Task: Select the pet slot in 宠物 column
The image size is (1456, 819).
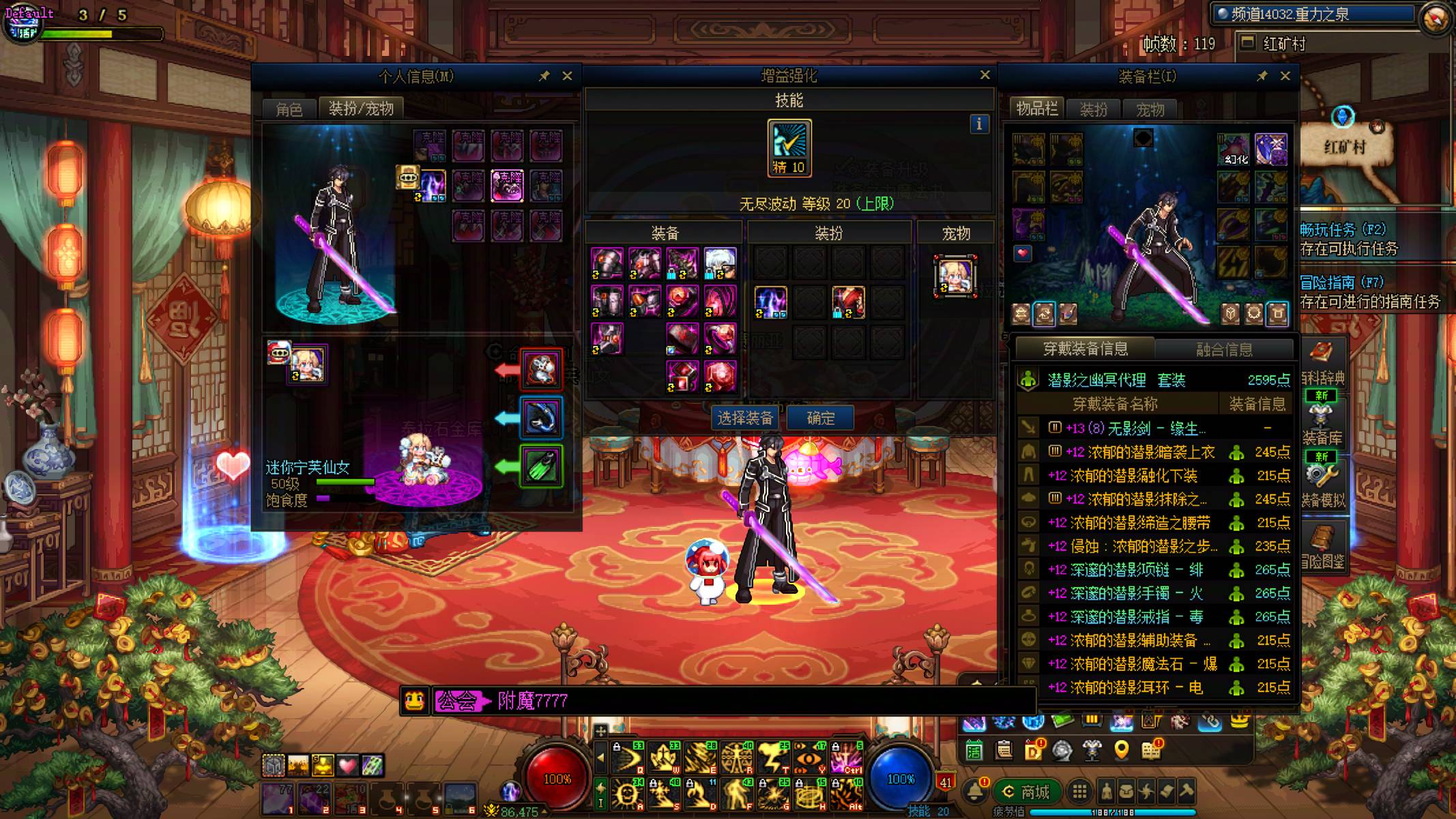Action: pyautogui.click(x=955, y=276)
